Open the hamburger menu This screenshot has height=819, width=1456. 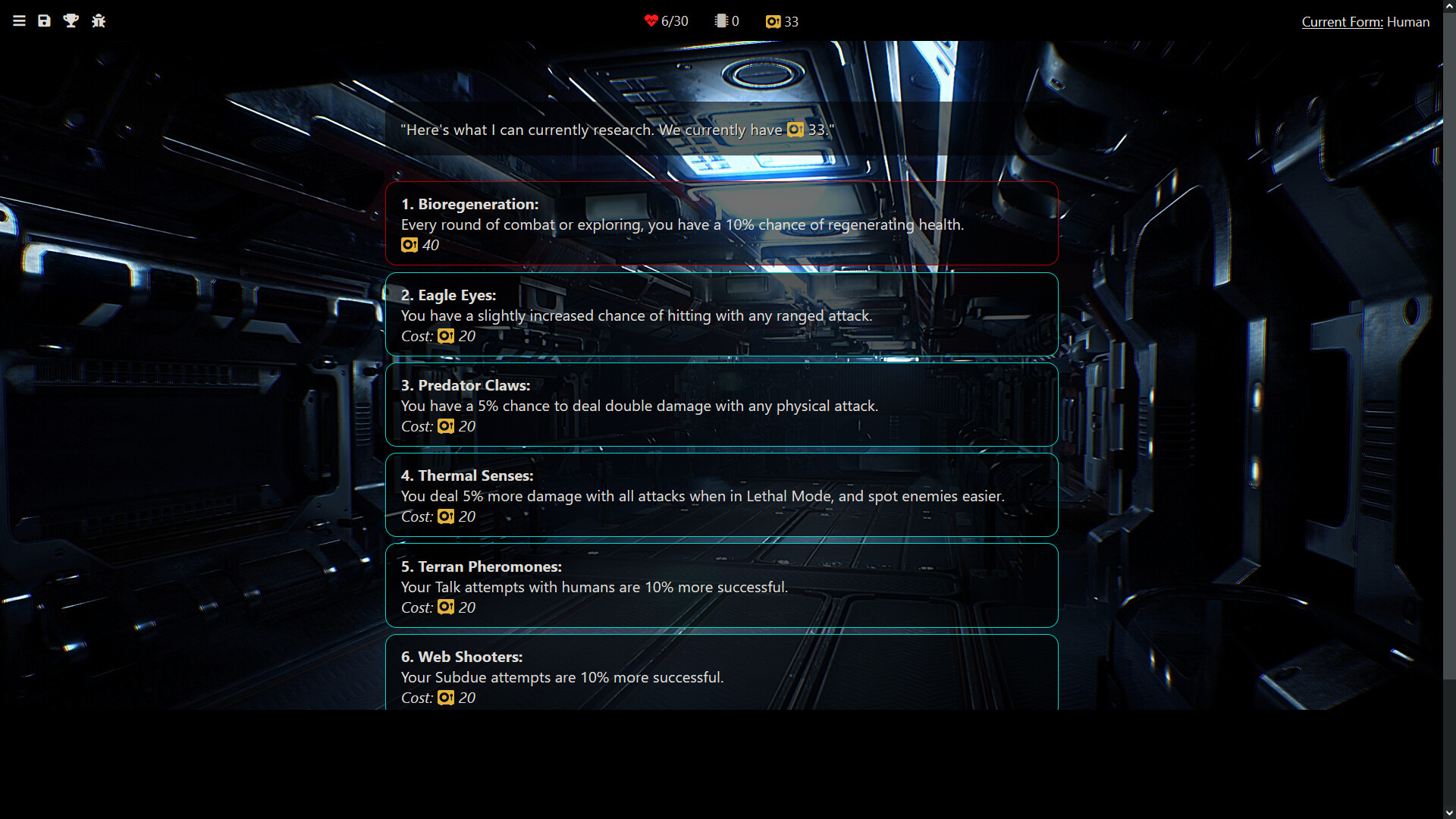pyautogui.click(x=19, y=21)
